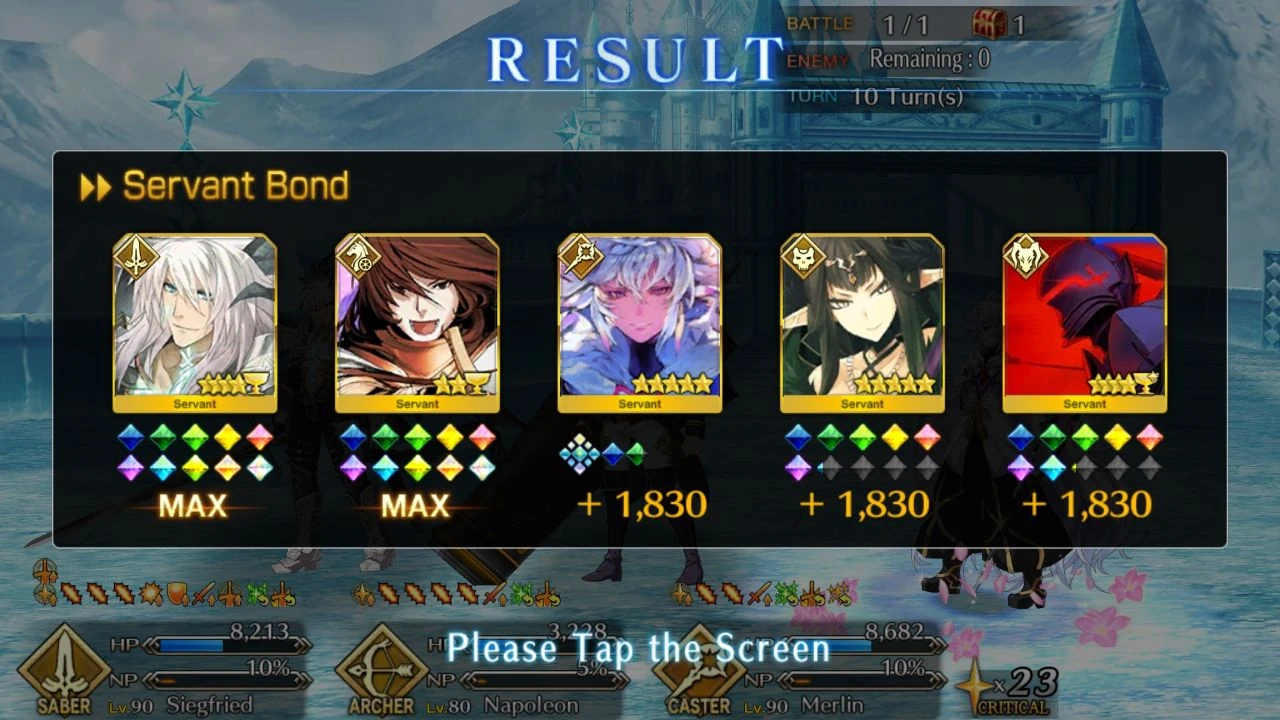Viewport: 1280px width, 720px height.
Task: Expand the Servant Bond section via the double-arrow
Action: click(x=95, y=186)
